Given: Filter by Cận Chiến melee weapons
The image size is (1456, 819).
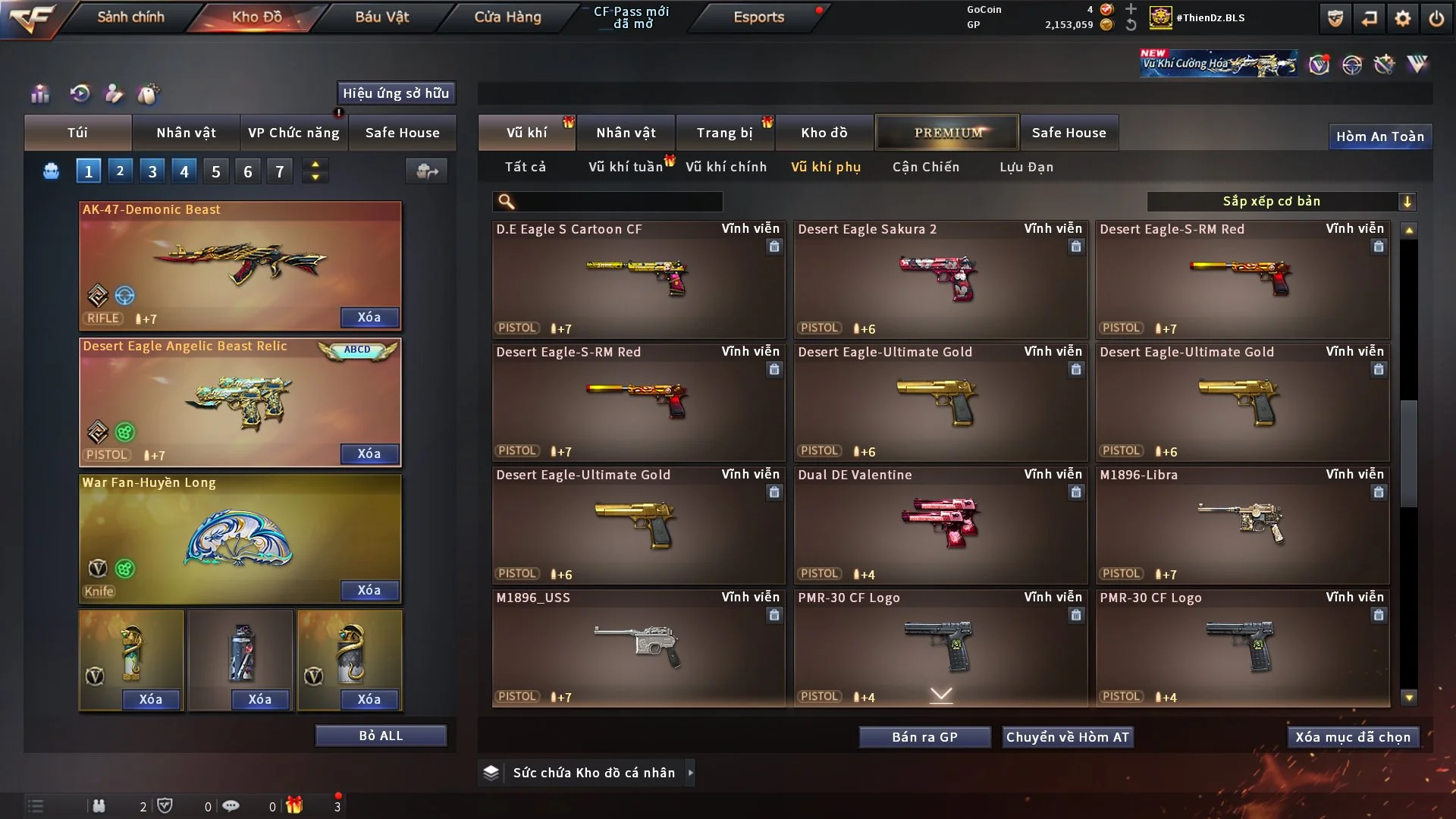Looking at the screenshot, I should pyautogui.click(x=925, y=167).
